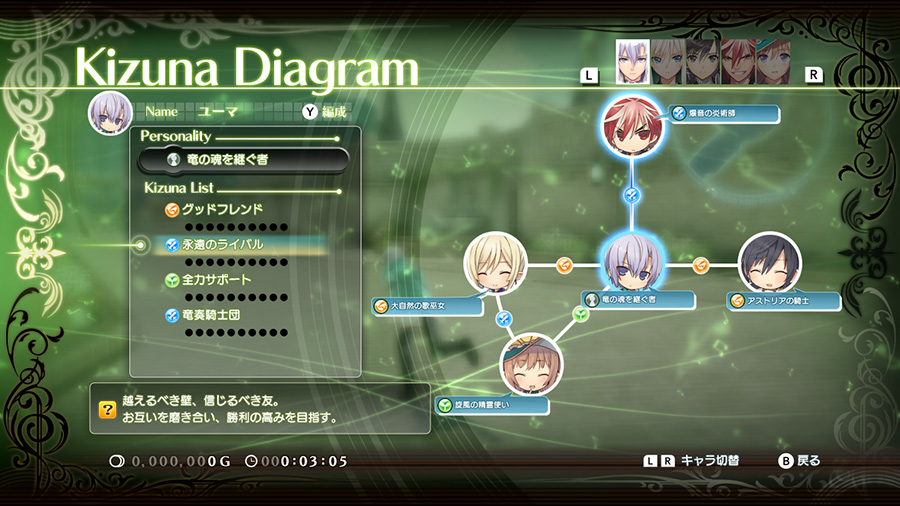Click the 旋風の精霊使い personality label
This screenshot has height=506, width=900.
[492, 406]
